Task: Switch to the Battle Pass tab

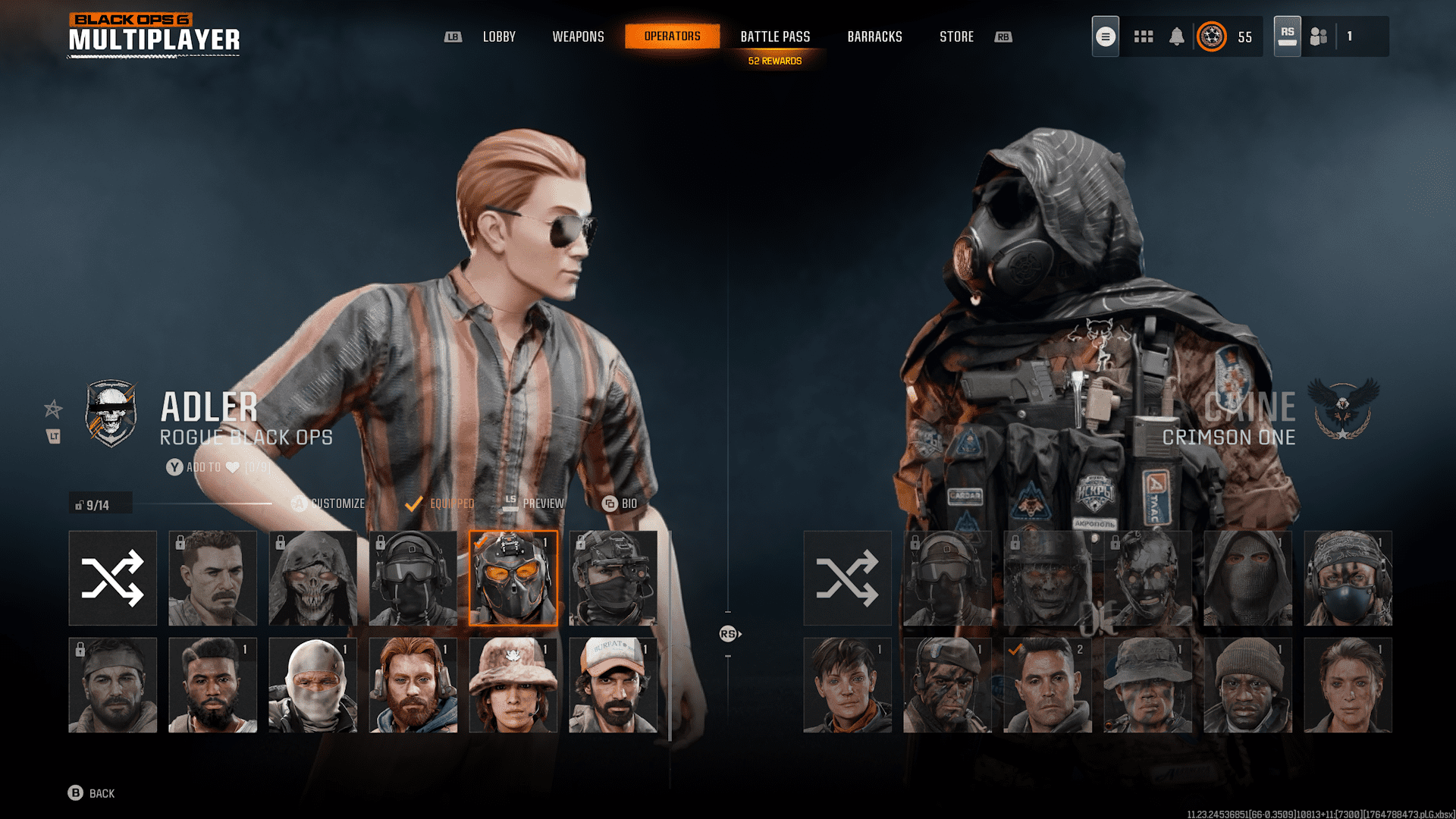Action: [x=775, y=36]
